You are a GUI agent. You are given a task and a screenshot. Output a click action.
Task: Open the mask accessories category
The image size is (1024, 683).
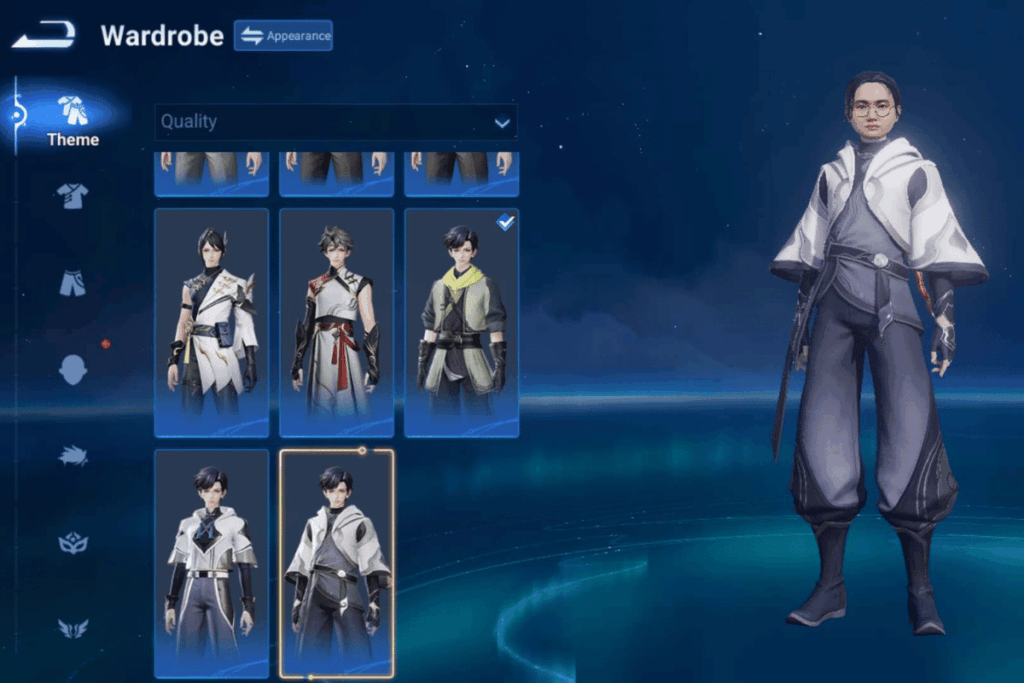click(72, 543)
